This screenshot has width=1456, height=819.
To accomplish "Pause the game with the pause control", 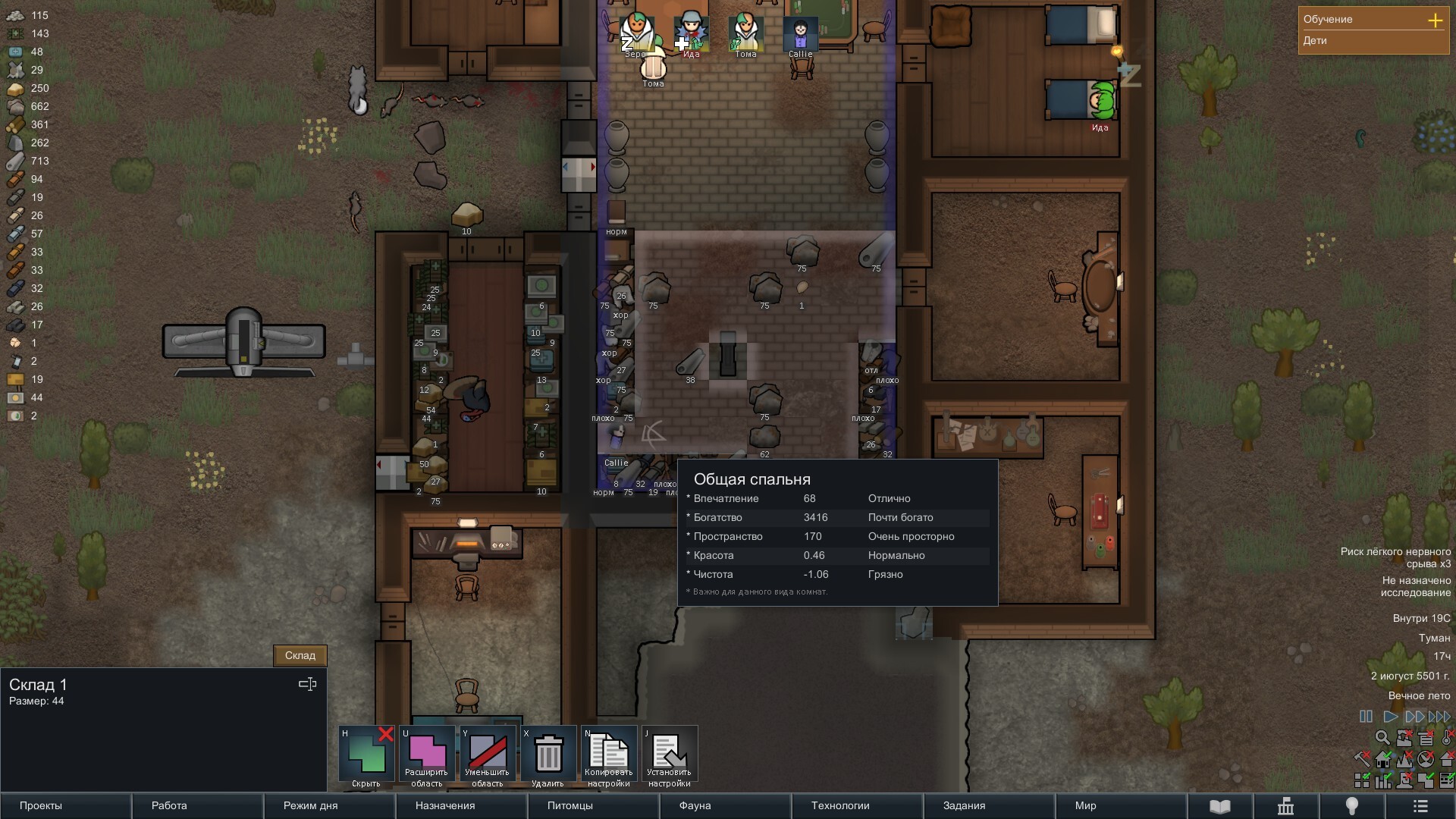I will 1366,717.
